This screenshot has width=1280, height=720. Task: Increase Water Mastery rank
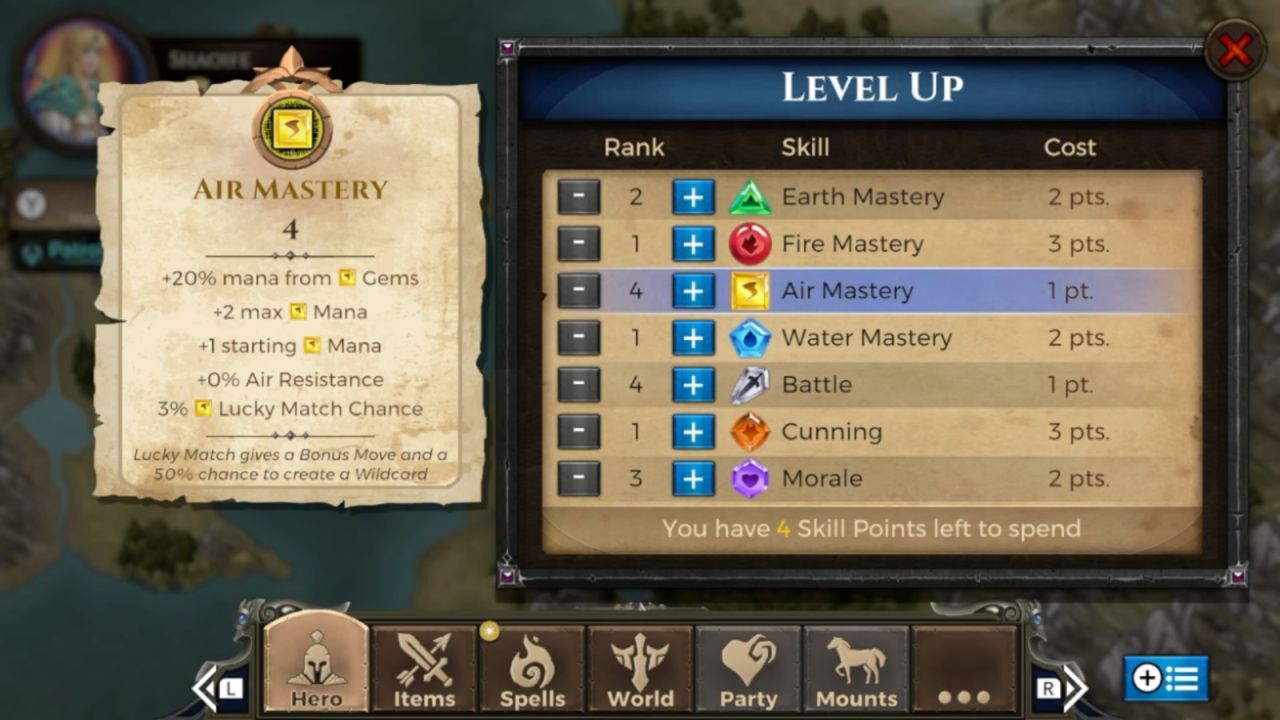pyautogui.click(x=693, y=338)
